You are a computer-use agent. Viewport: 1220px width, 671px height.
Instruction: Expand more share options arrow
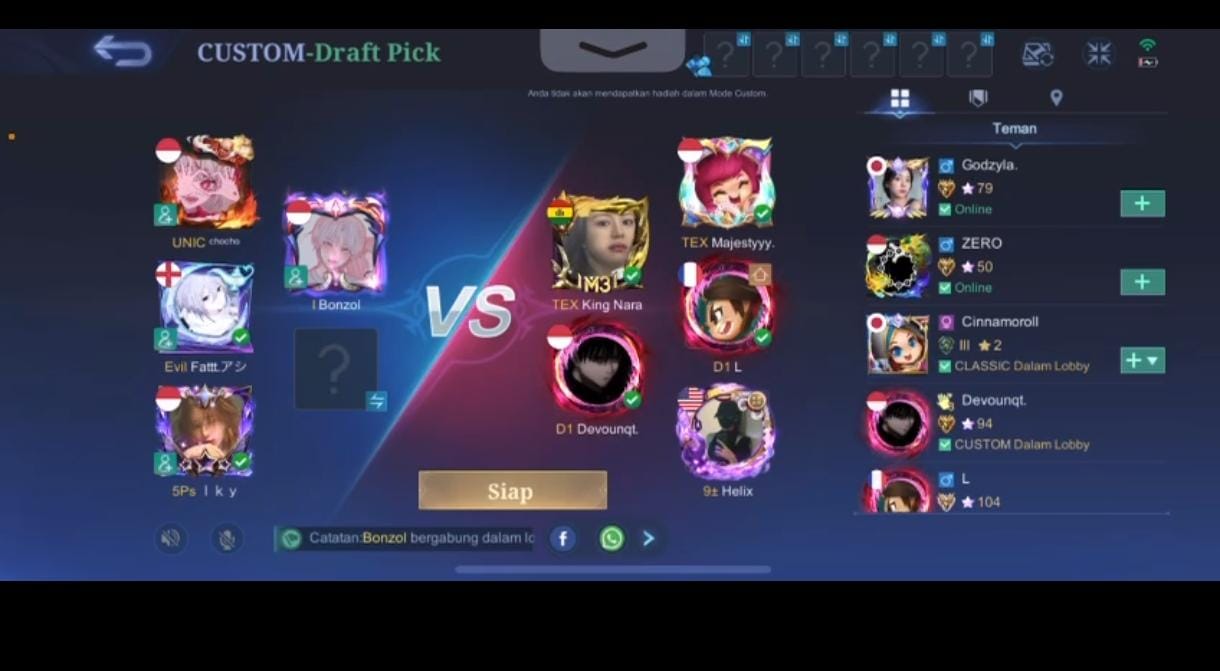click(x=649, y=539)
